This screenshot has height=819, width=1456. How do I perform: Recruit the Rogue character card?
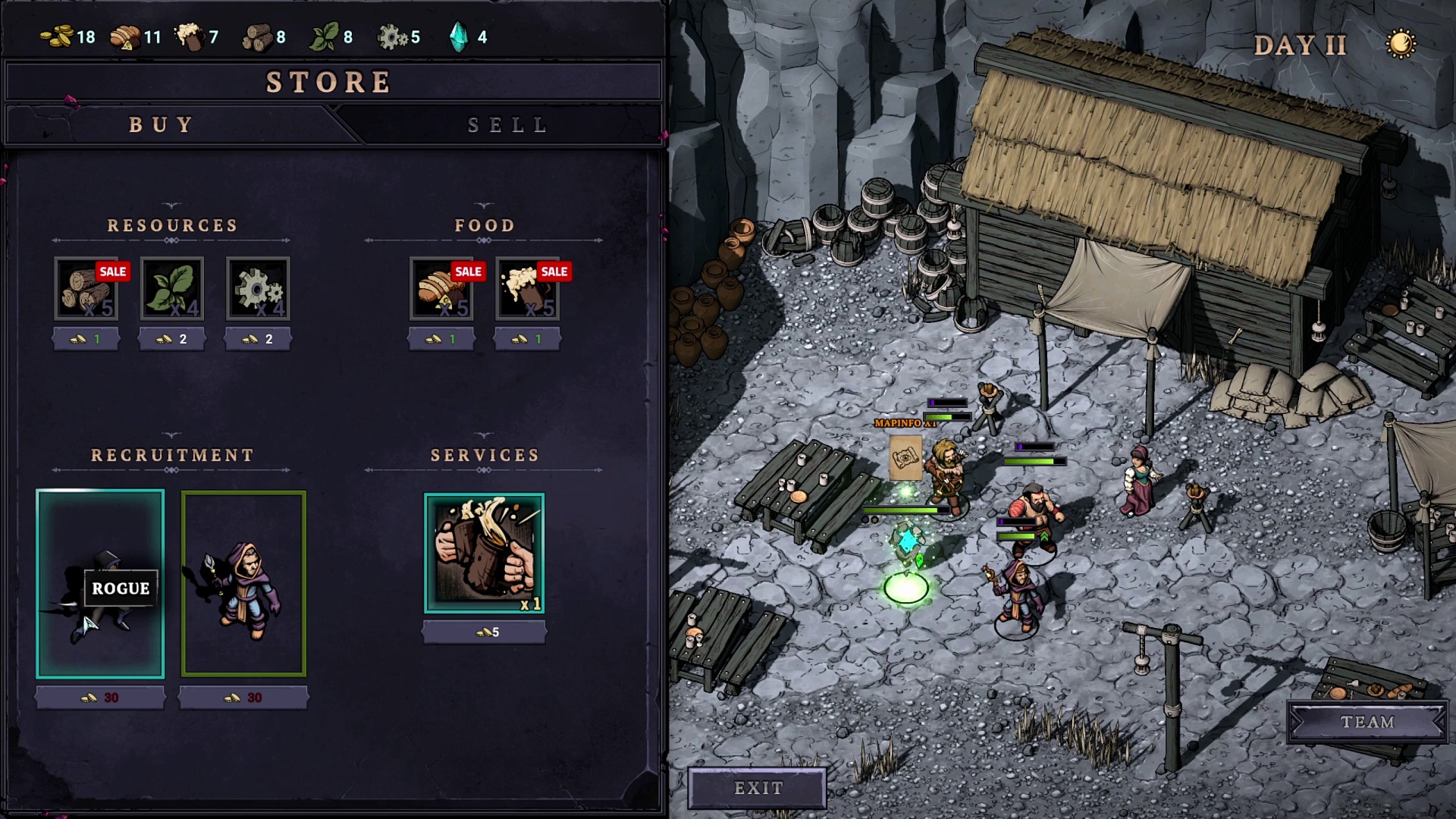100,583
